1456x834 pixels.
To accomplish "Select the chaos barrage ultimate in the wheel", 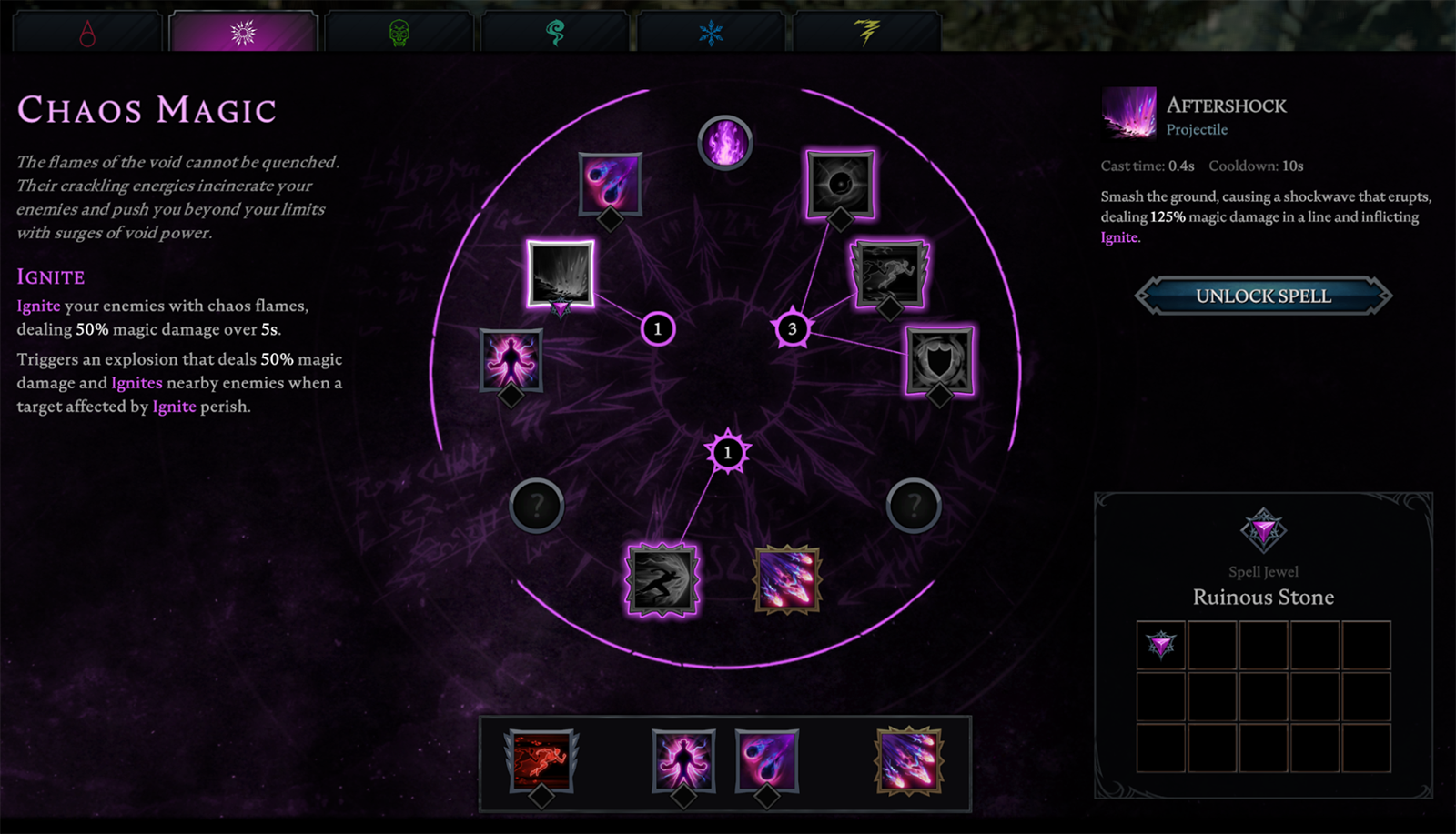I will coord(787,579).
